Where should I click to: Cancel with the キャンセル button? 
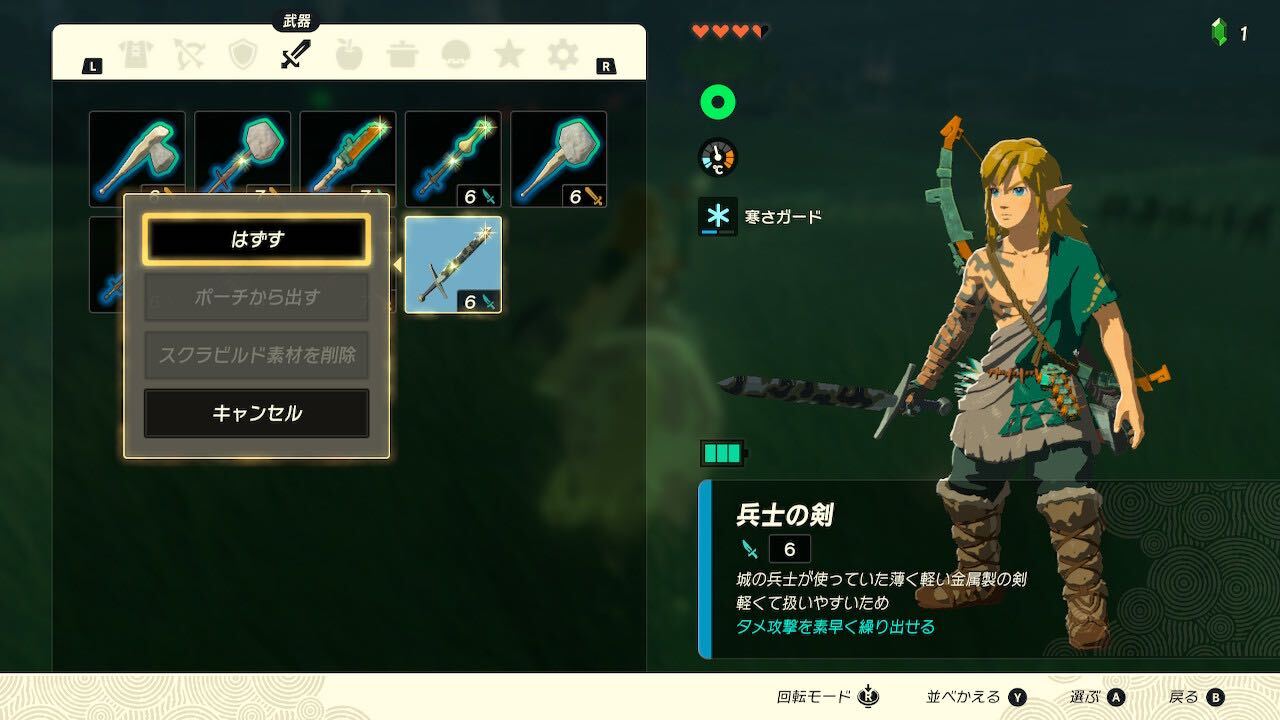pos(256,413)
